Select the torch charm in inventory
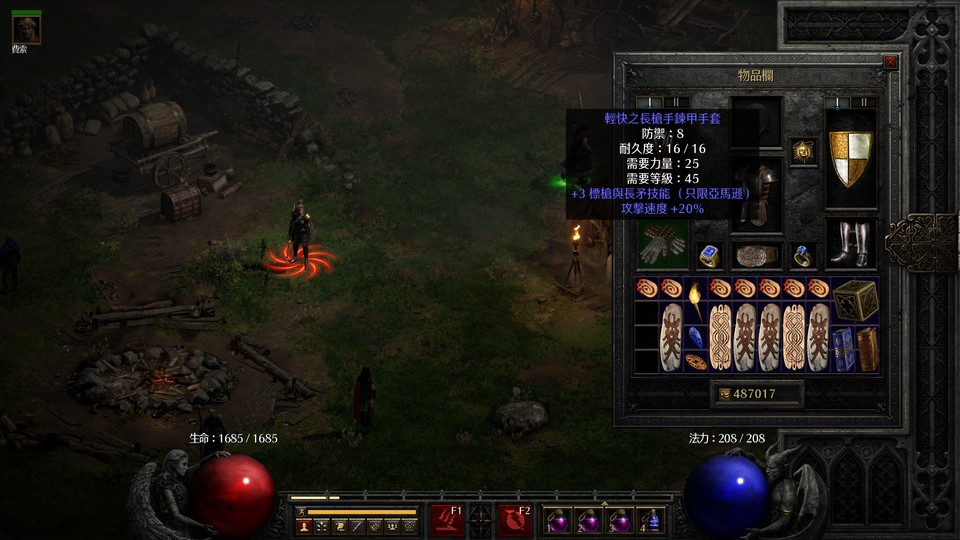Viewport: 960px width, 540px height. 695,300
